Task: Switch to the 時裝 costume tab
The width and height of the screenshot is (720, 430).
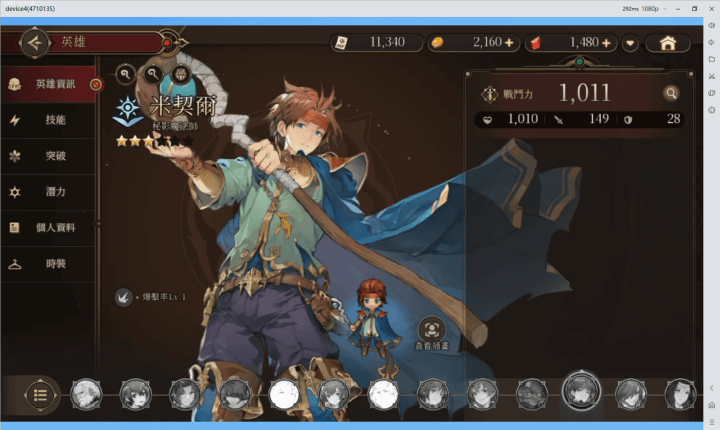Action: point(50,264)
